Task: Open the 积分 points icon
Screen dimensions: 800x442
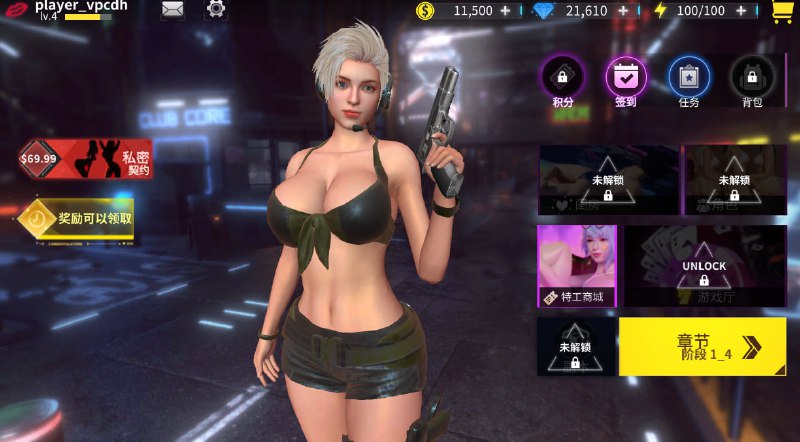Action: pos(562,80)
